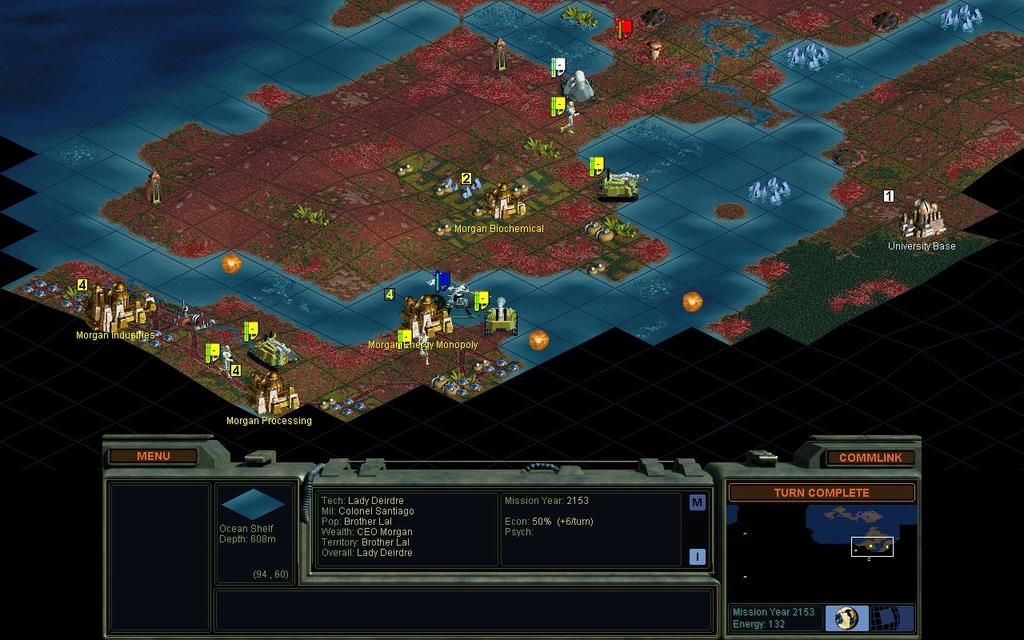Select the University Base city
The image size is (1024, 640).
[x=922, y=218]
